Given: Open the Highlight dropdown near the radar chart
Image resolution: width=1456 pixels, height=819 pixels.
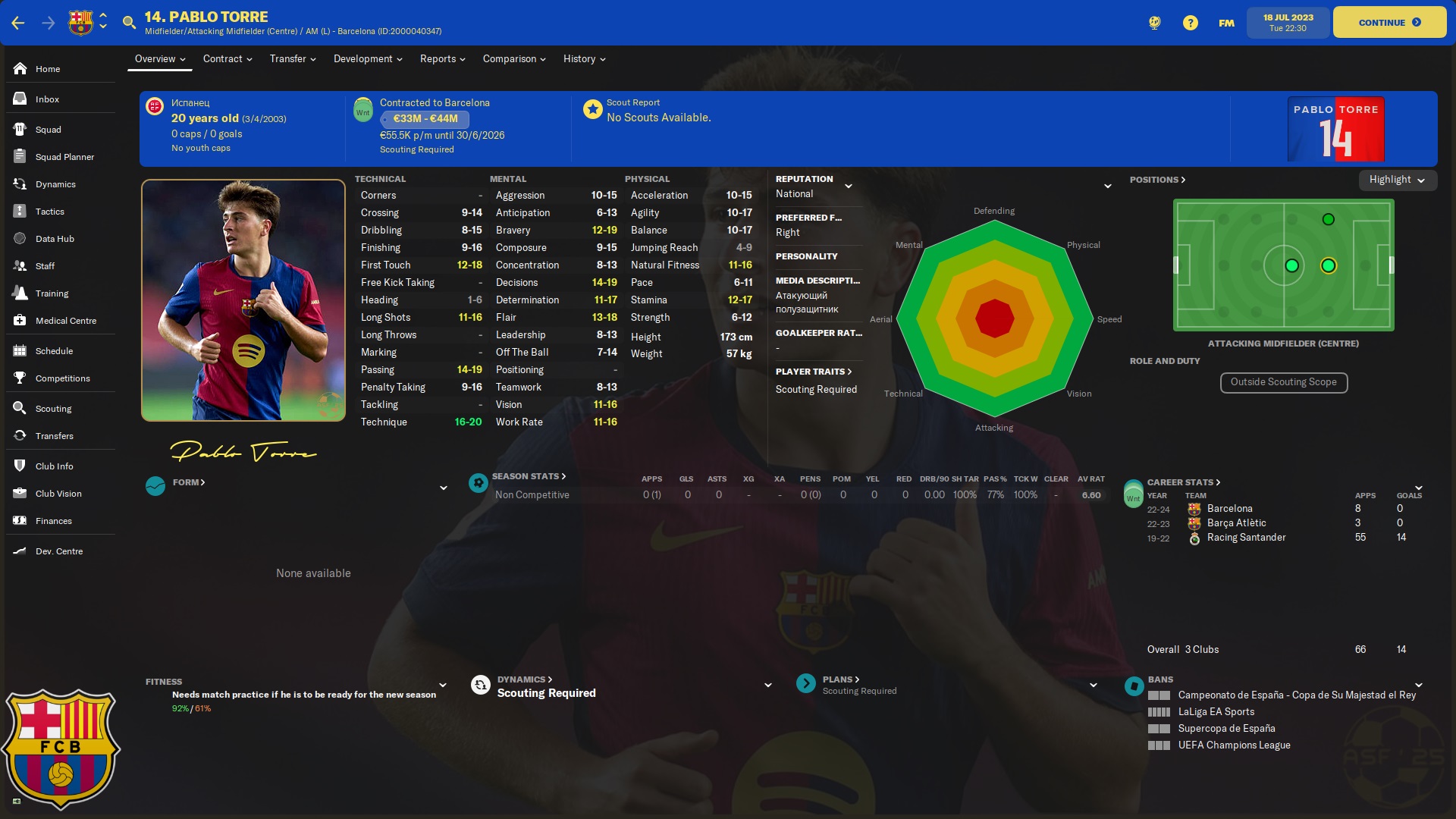Looking at the screenshot, I should coord(1396,180).
